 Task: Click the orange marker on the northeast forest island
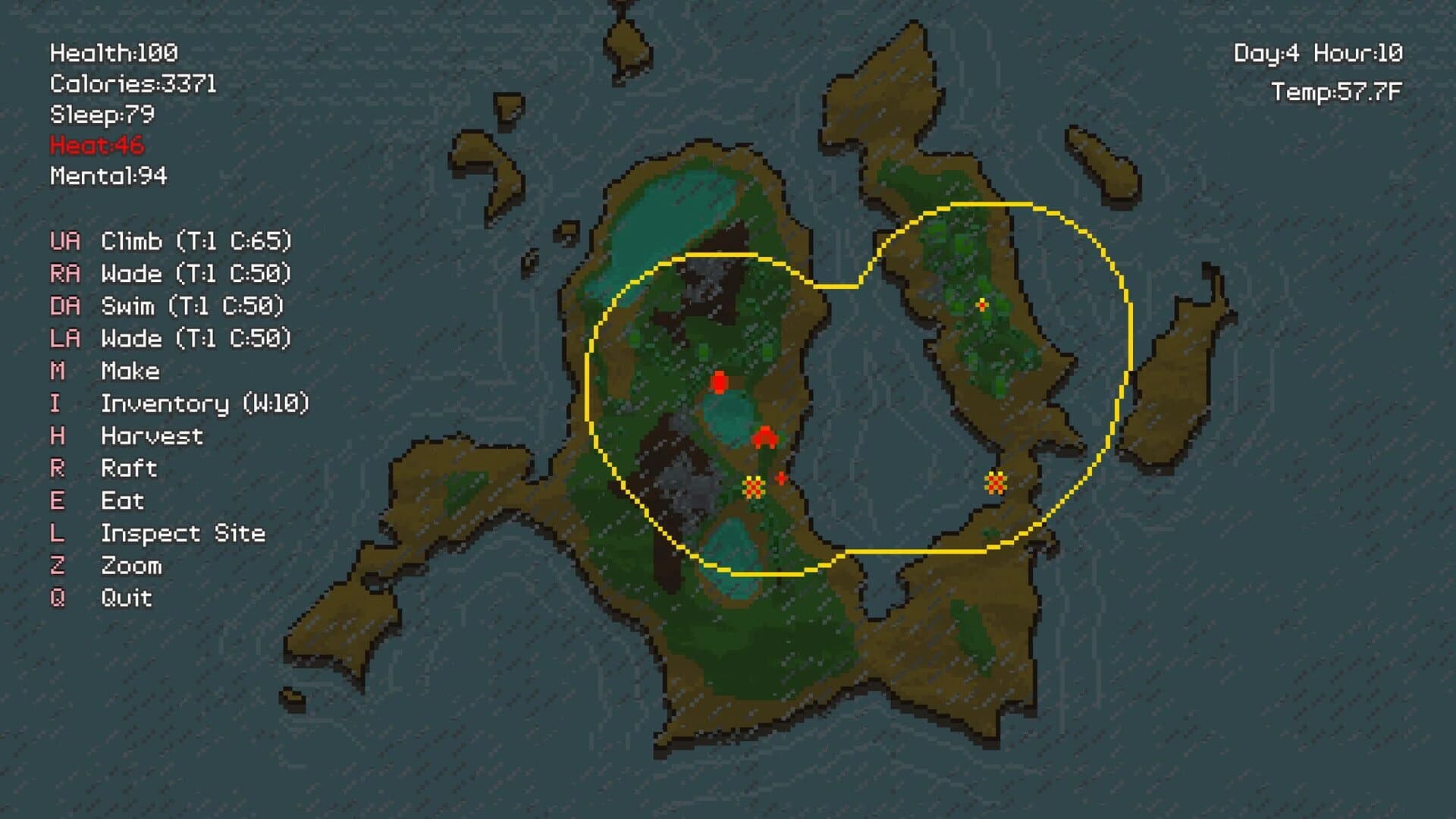tap(981, 306)
